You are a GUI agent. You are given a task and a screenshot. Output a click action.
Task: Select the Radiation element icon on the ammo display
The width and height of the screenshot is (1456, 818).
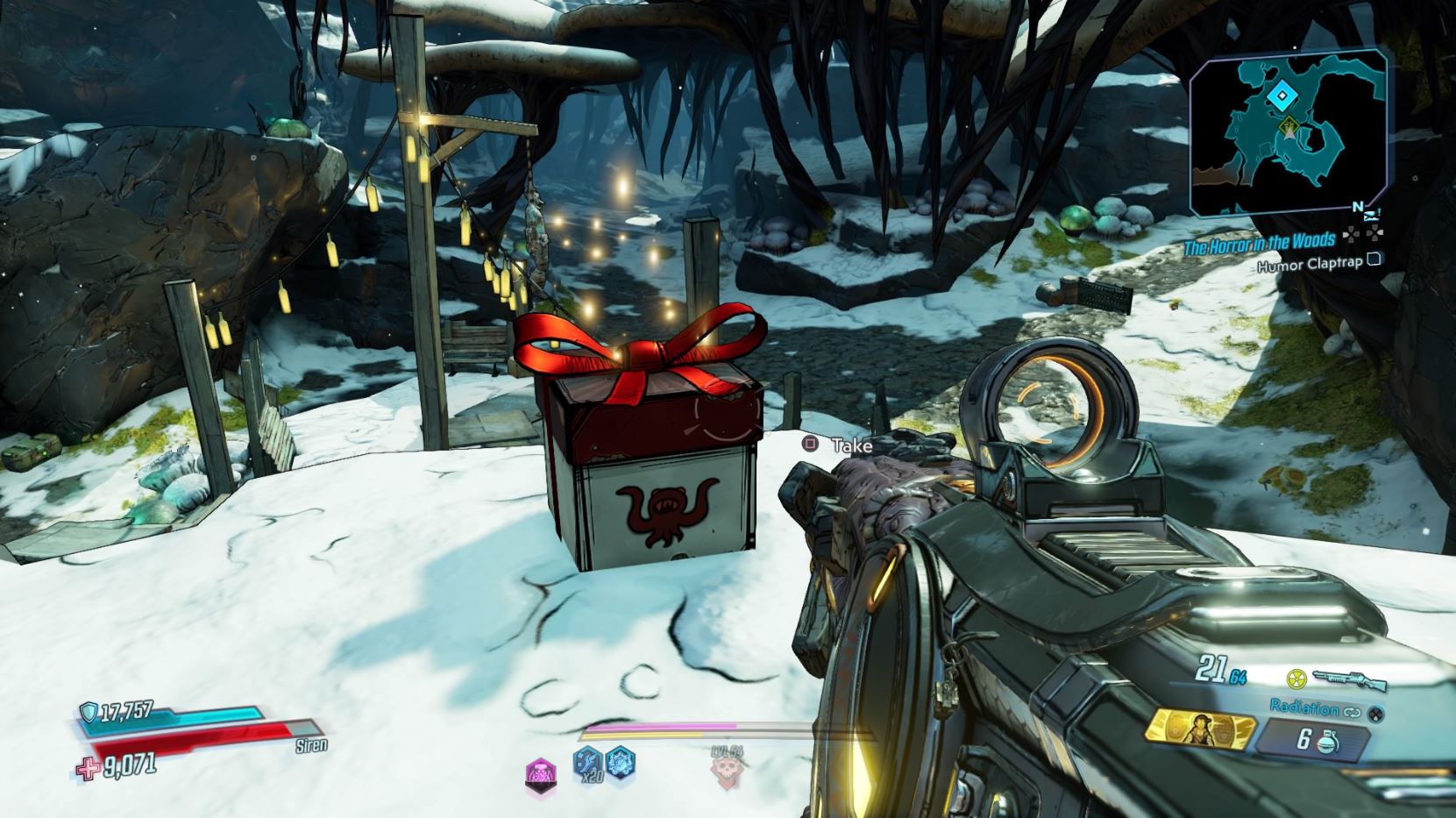(1296, 680)
